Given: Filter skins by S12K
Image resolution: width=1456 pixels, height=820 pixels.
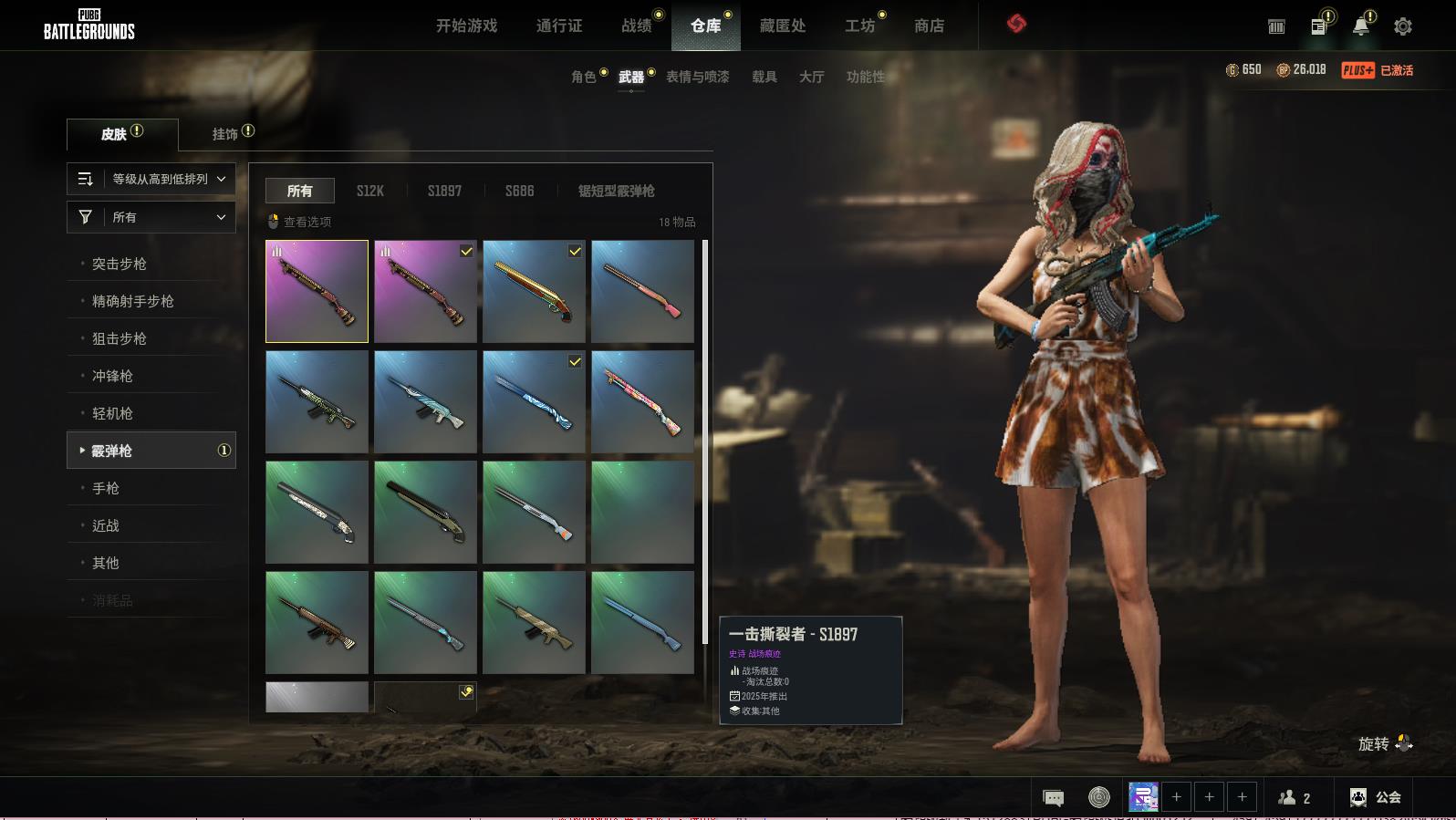Looking at the screenshot, I should coord(369,191).
